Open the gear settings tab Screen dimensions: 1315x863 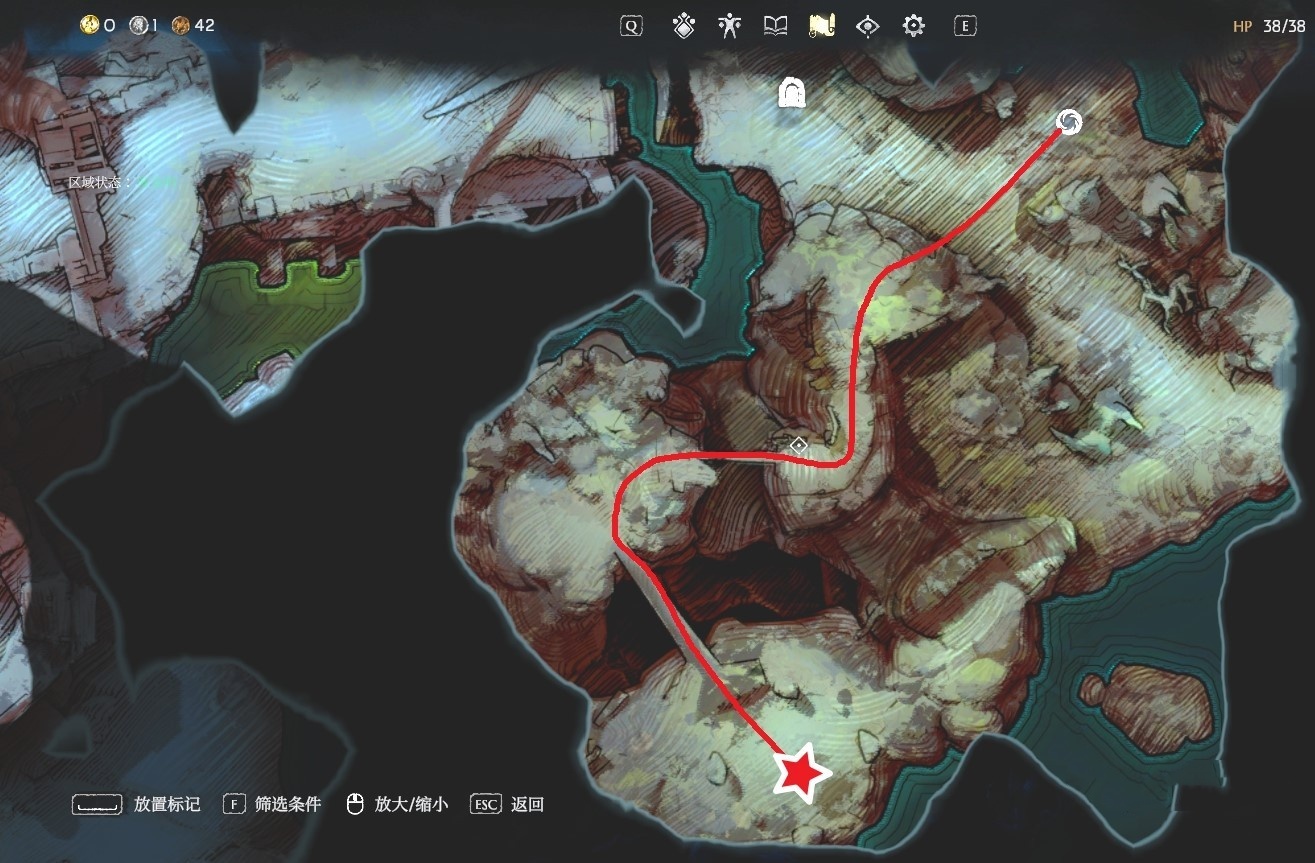[914, 26]
